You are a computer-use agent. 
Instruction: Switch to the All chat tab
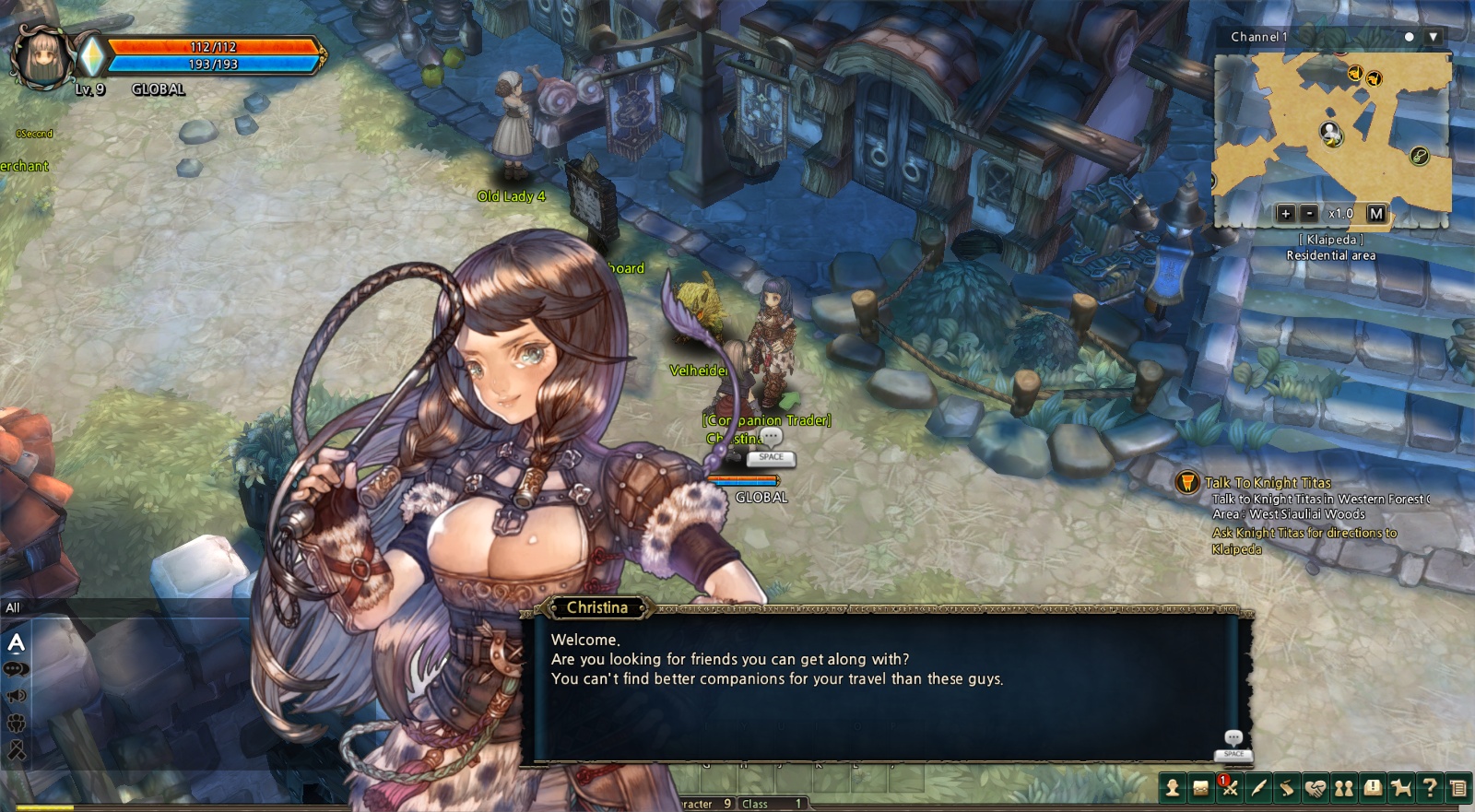coord(13,607)
